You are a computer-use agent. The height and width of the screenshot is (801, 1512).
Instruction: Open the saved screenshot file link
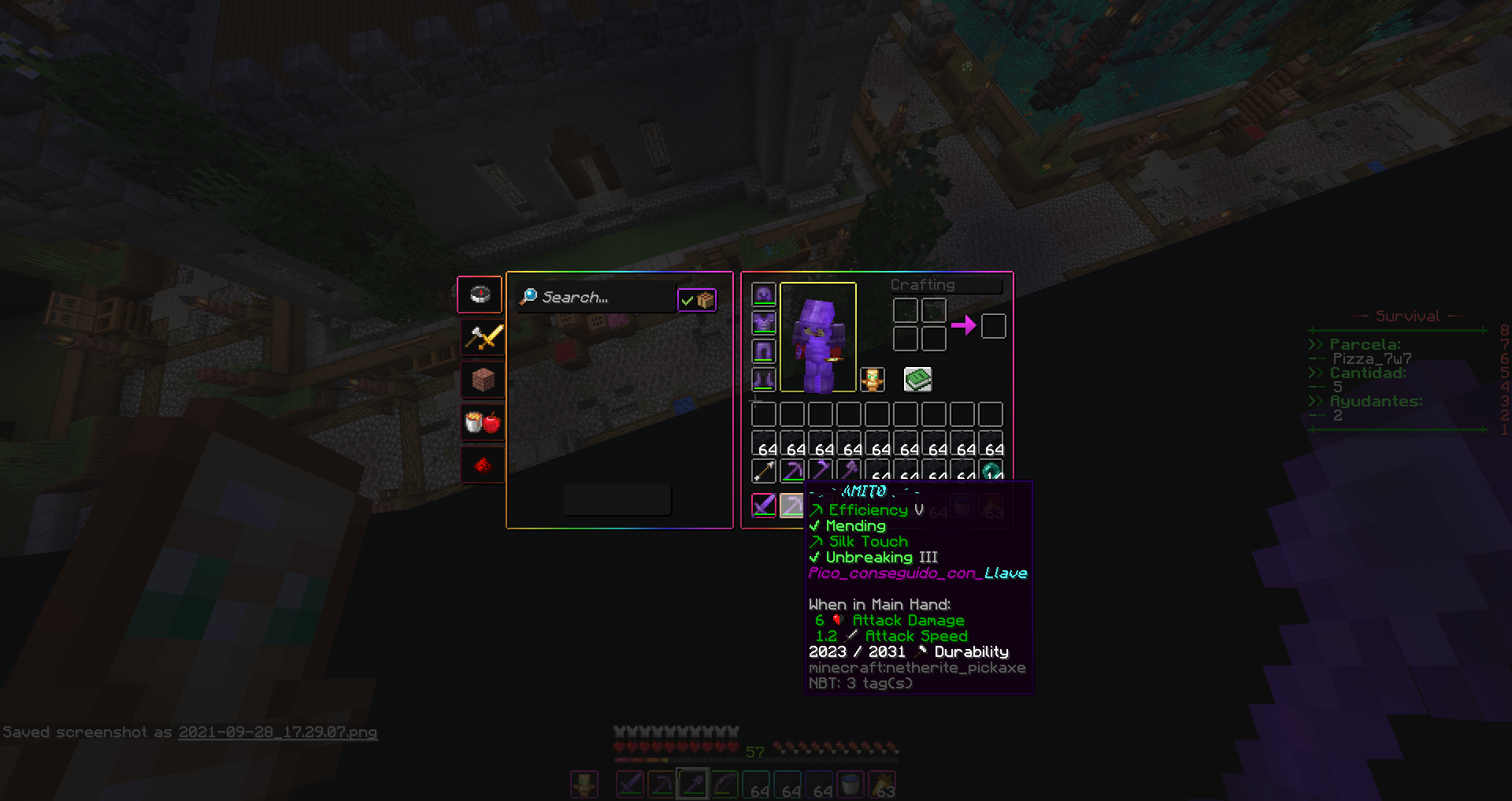click(x=277, y=732)
